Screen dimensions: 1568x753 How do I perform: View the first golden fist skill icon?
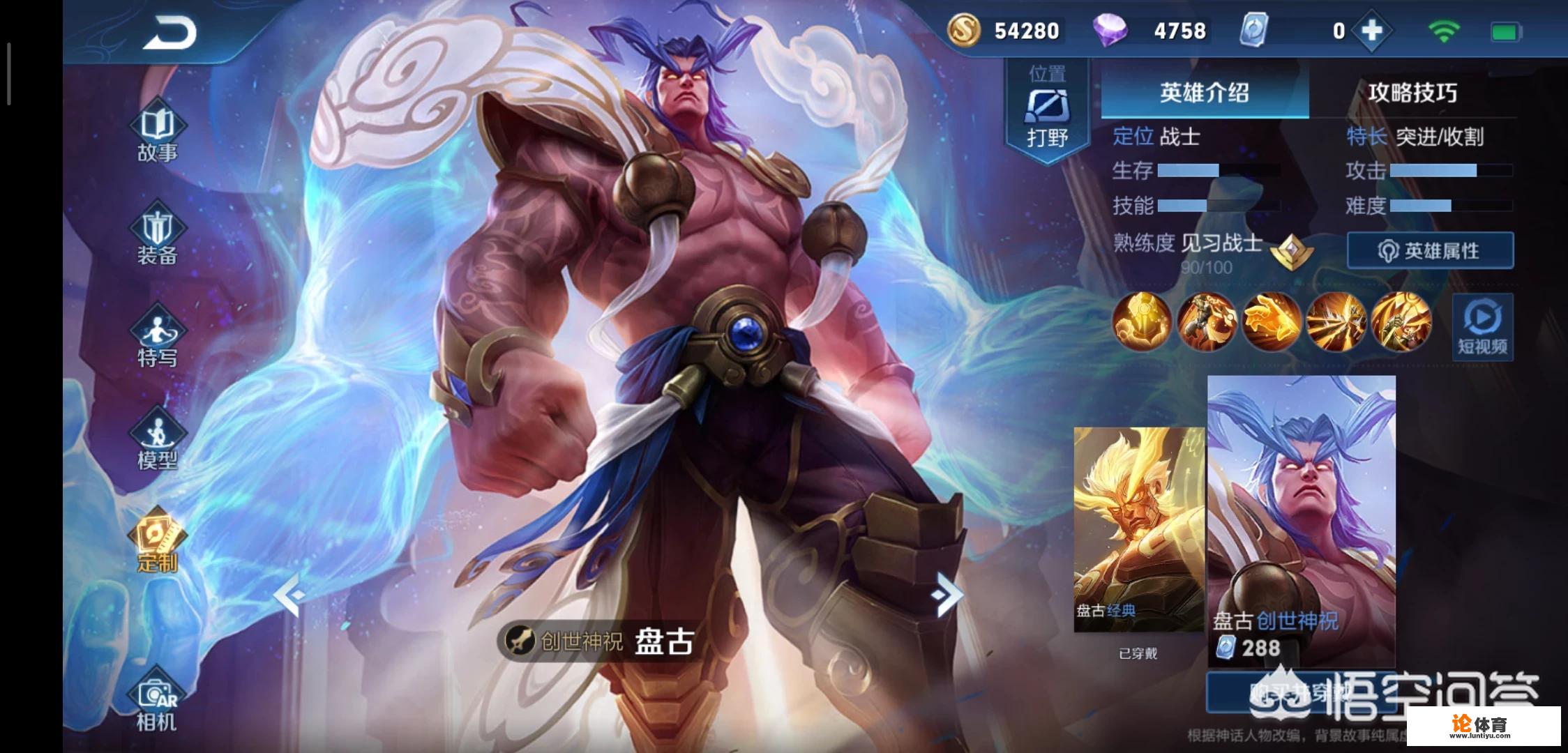(x=1142, y=321)
